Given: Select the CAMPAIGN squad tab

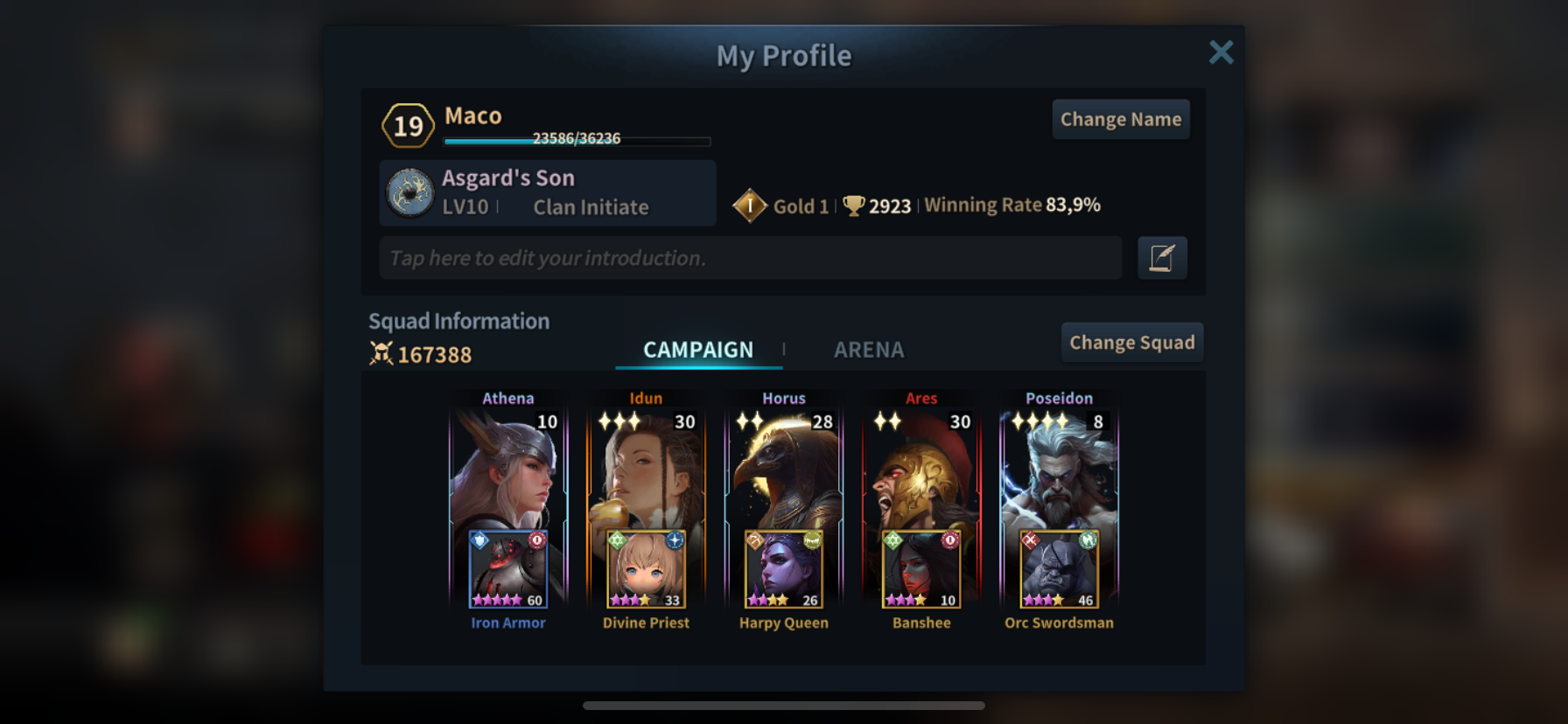Looking at the screenshot, I should [x=698, y=350].
